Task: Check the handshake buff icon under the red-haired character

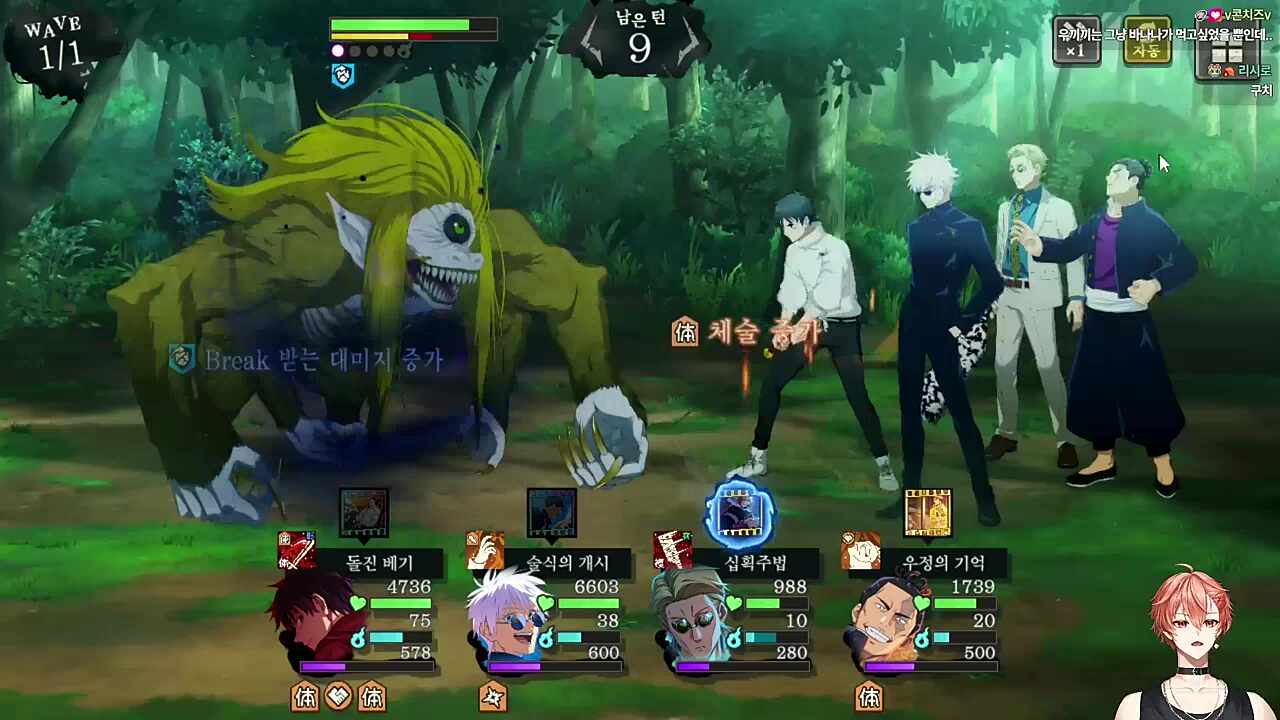Action: 339,697
